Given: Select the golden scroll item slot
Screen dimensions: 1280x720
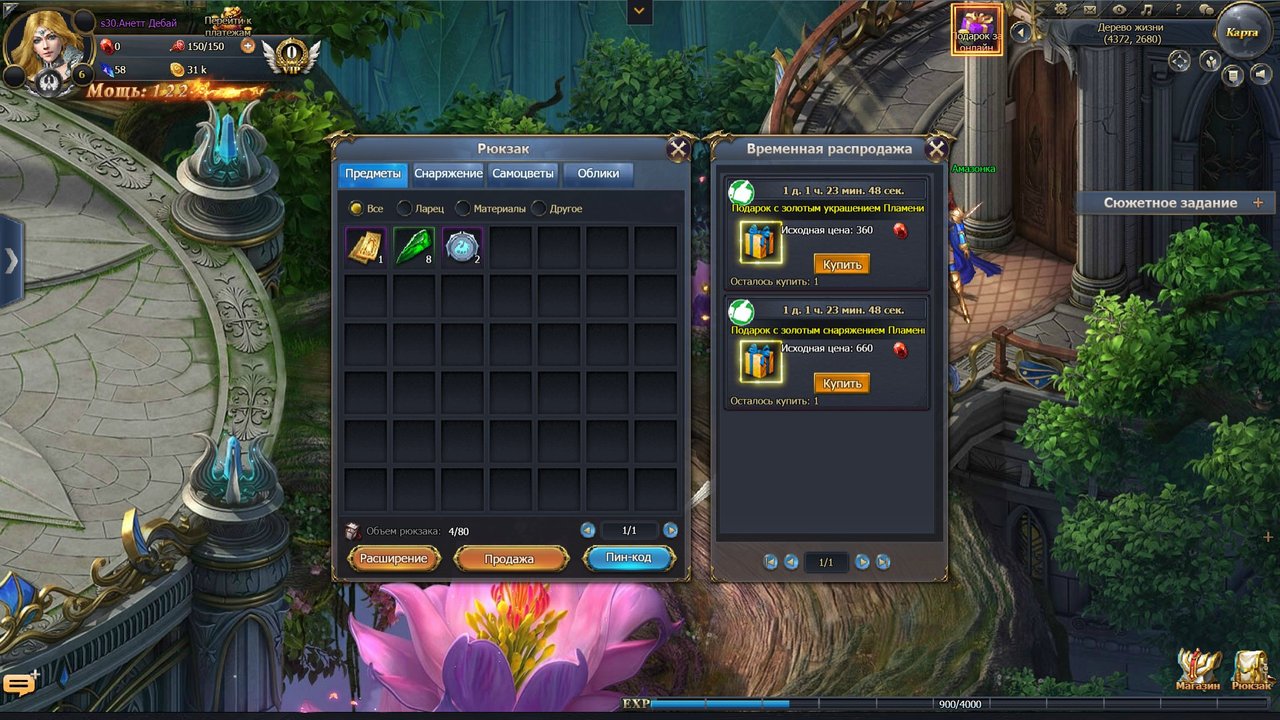Looking at the screenshot, I should [365, 247].
